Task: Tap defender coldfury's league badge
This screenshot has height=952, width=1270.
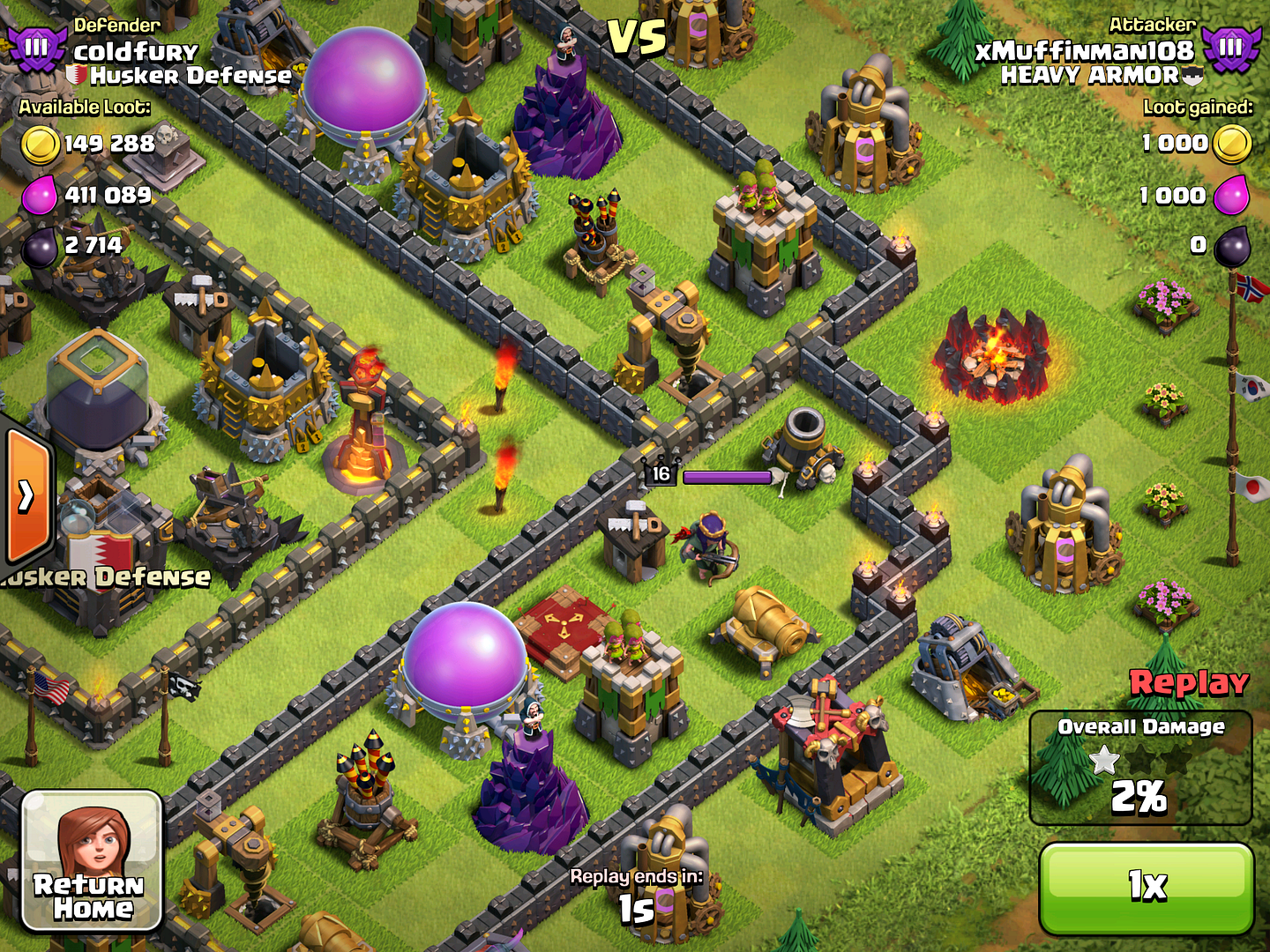Action: point(35,48)
